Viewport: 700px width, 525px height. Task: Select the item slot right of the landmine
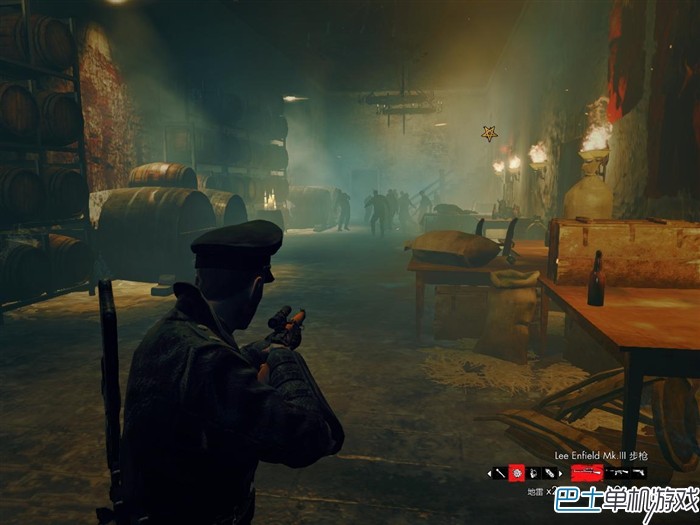534,473
